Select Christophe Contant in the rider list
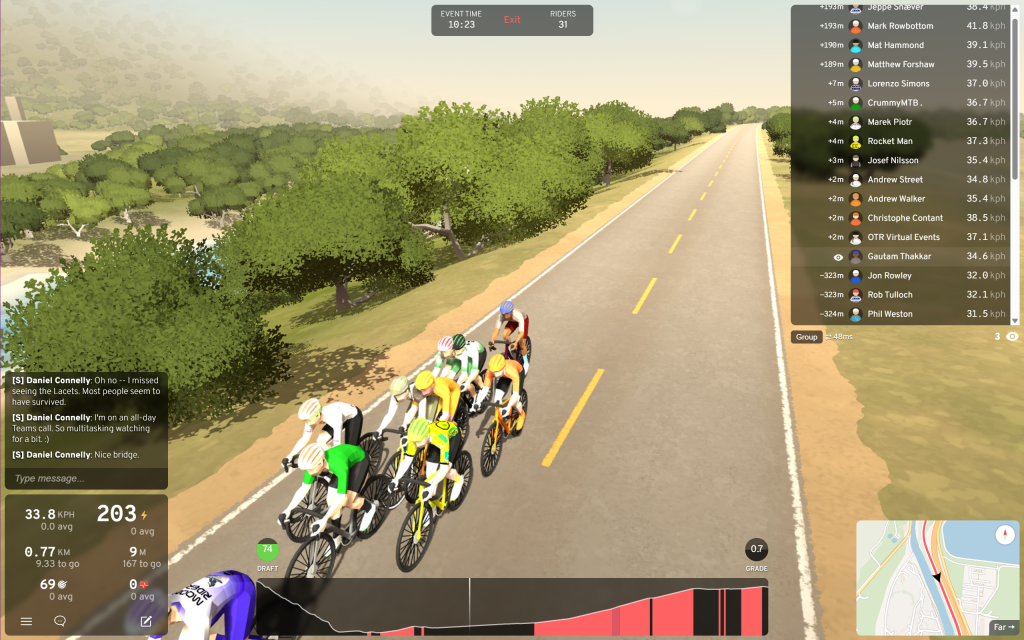Viewport: 1024px width, 640px height. pyautogui.click(x=905, y=218)
